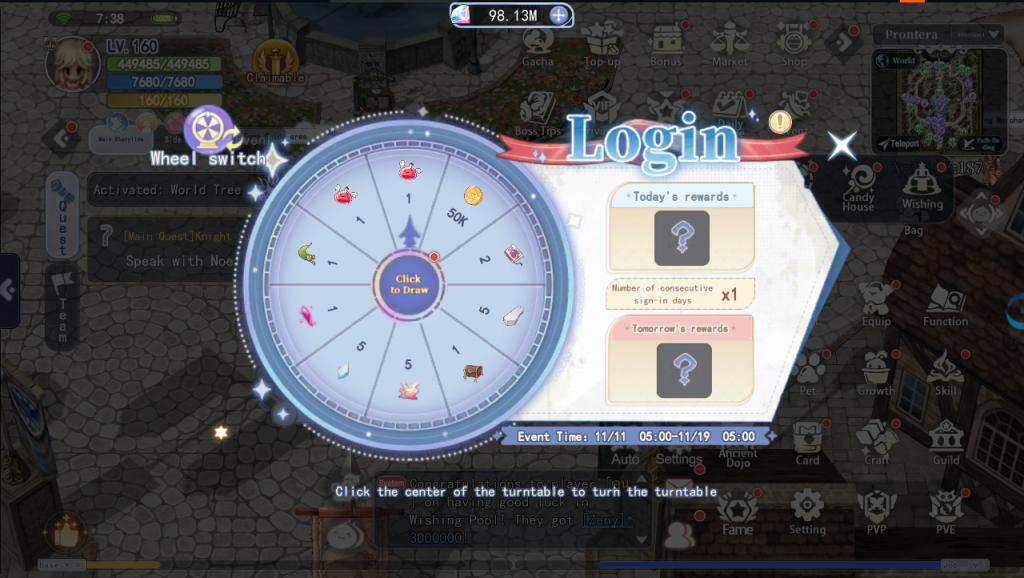Select the Quest side tab
Image resolution: width=1024 pixels, height=578 pixels.
pyautogui.click(x=62, y=213)
